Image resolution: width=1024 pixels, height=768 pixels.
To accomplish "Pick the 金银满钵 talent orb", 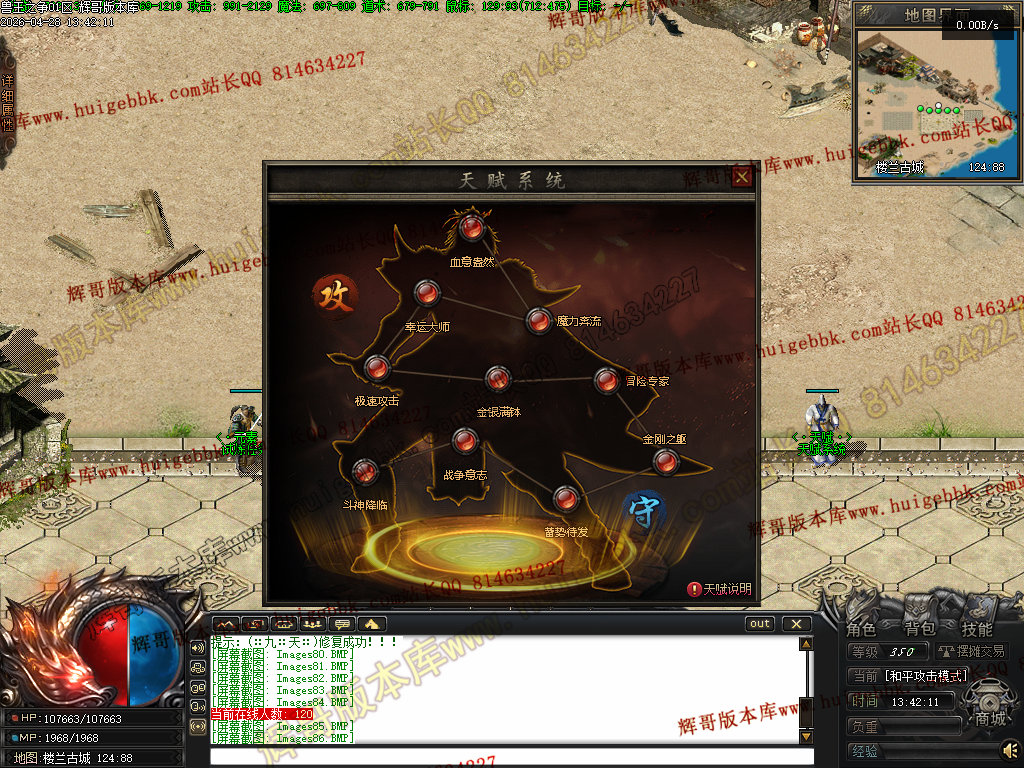I will (498, 379).
